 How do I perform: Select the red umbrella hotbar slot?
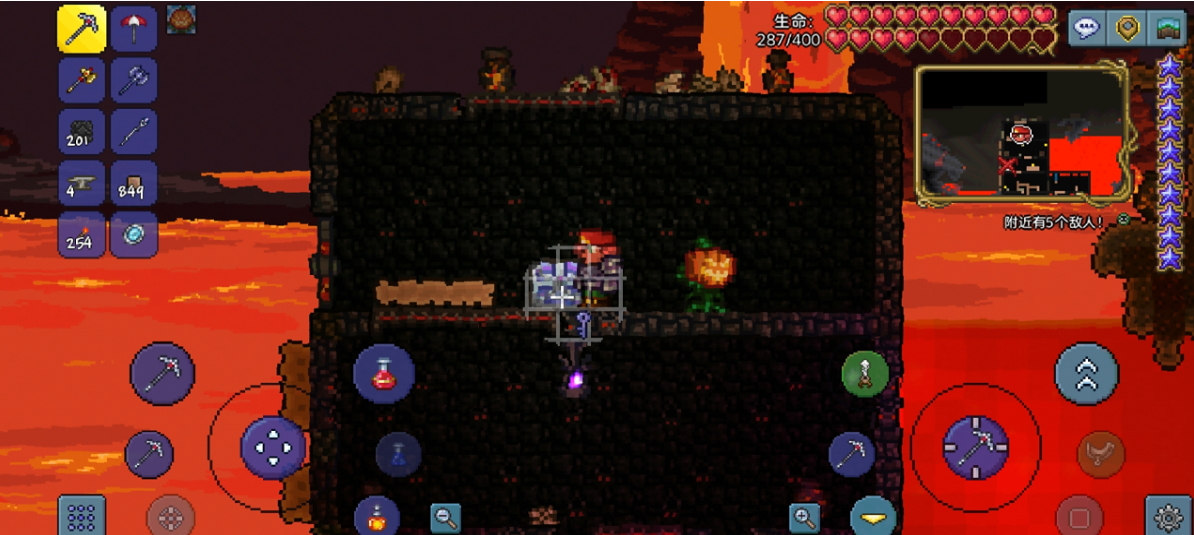[x=134, y=29]
